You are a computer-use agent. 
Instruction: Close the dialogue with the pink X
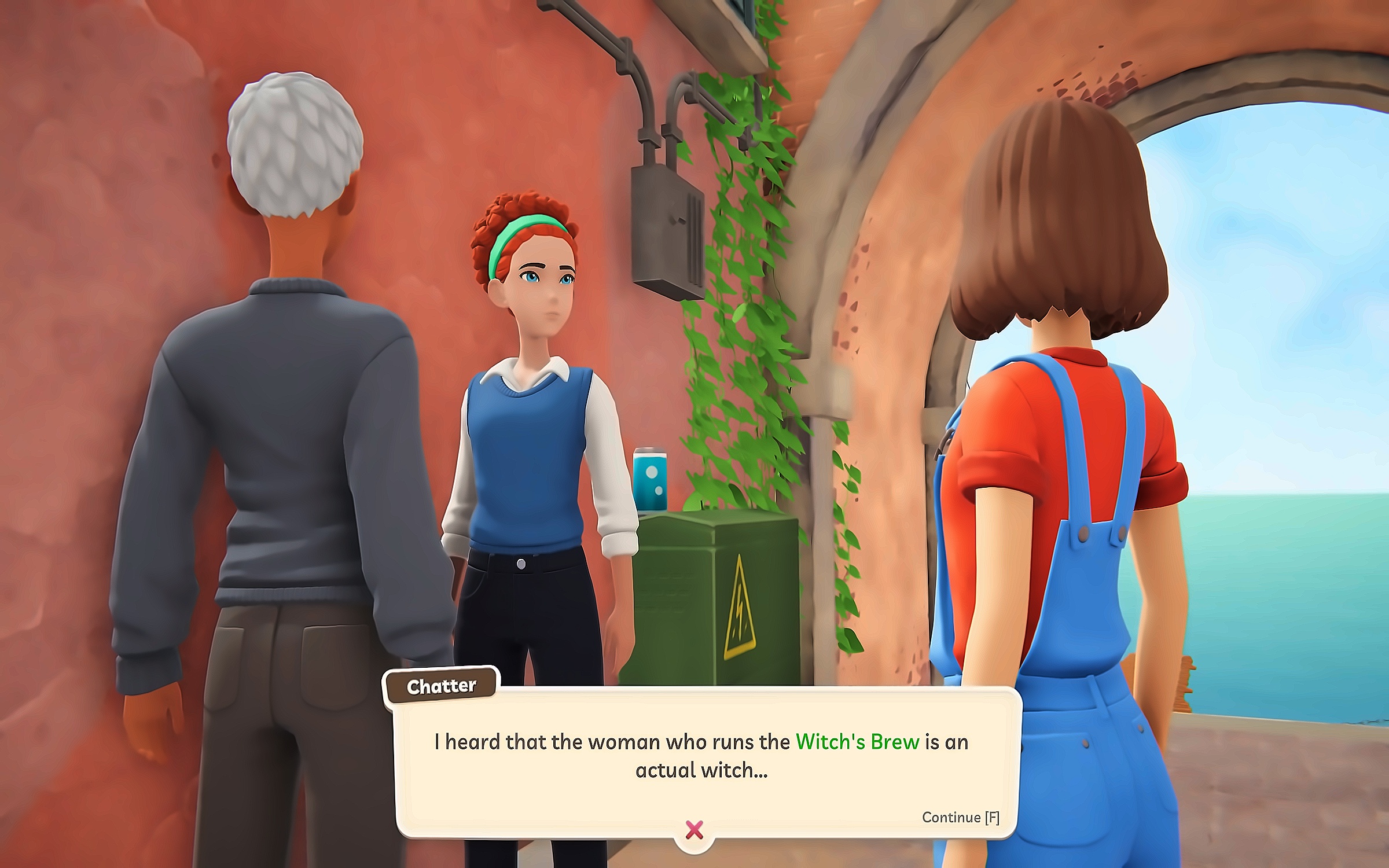tap(694, 830)
